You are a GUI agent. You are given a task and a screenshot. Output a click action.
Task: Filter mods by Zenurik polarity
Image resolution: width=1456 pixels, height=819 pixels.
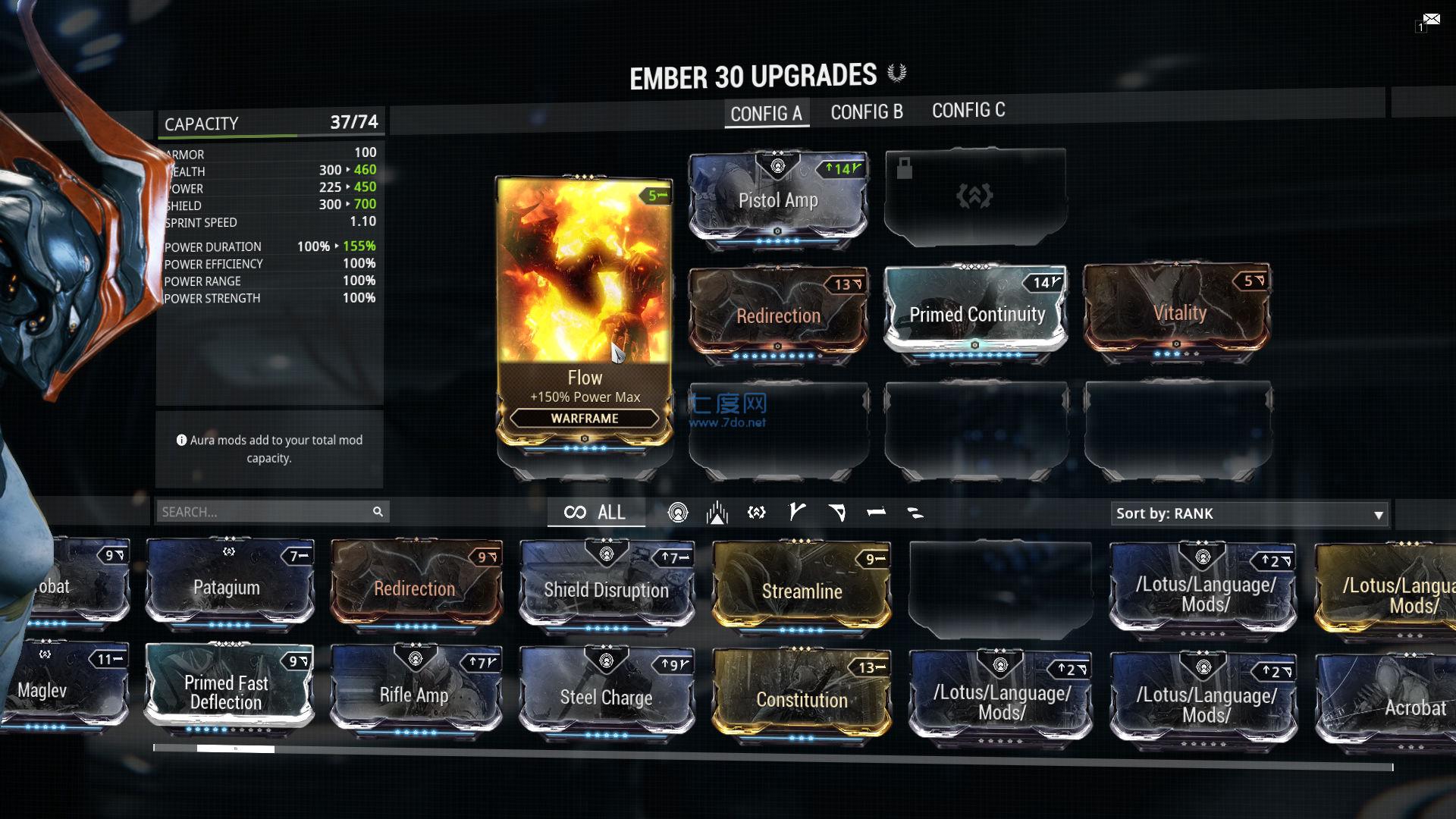916,513
